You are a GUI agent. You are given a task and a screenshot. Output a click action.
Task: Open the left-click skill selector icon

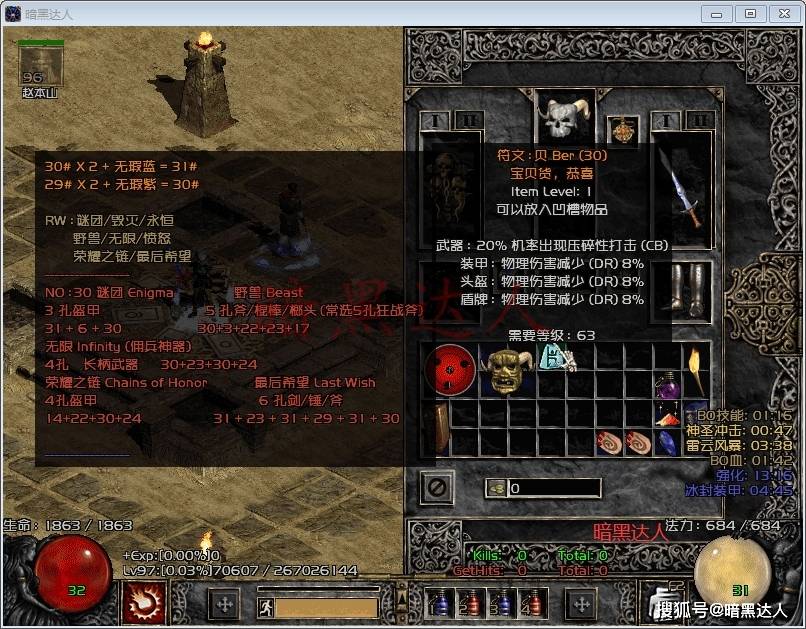coord(143,602)
